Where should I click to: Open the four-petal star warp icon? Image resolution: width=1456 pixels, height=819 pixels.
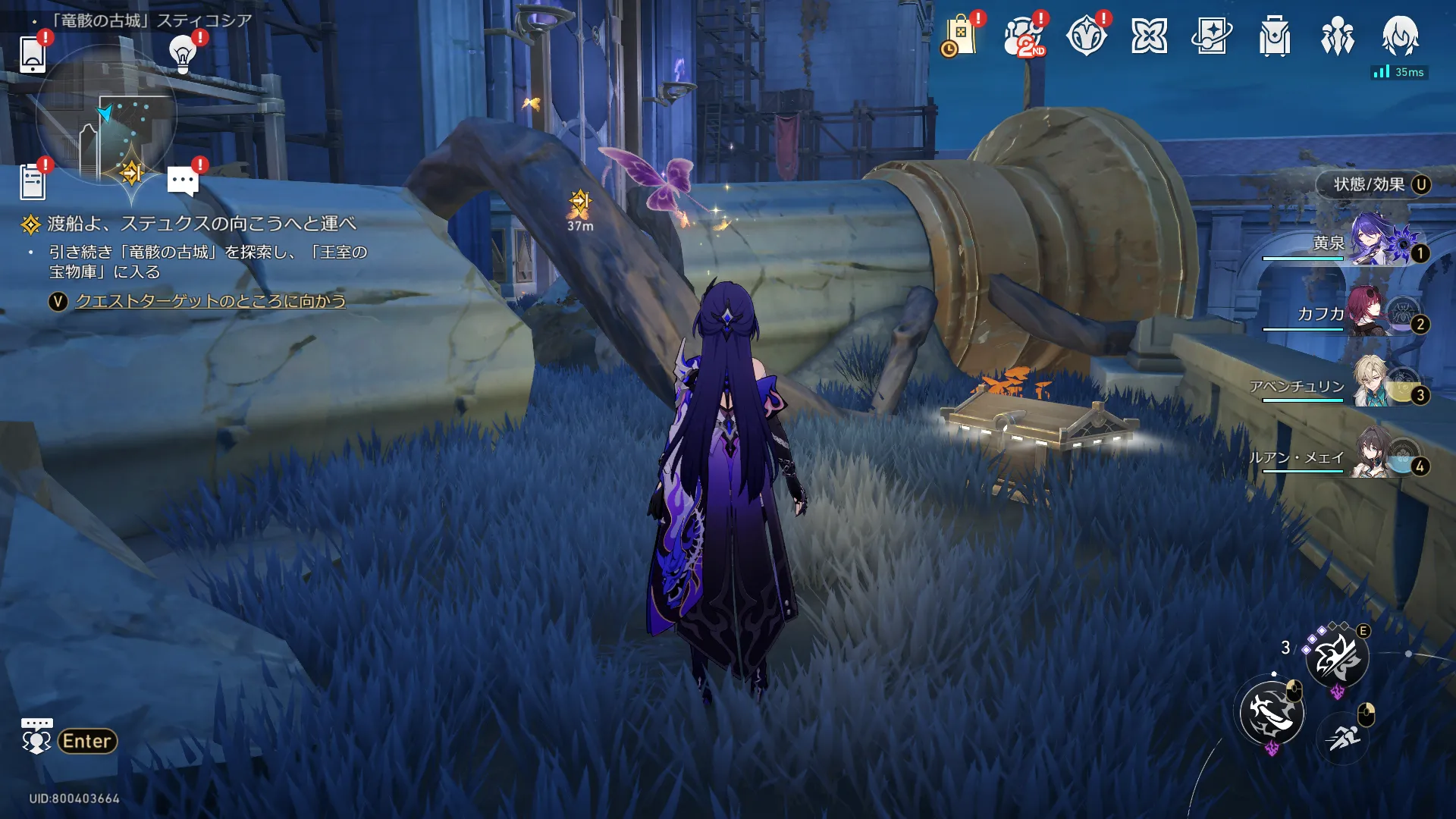click(x=1149, y=36)
